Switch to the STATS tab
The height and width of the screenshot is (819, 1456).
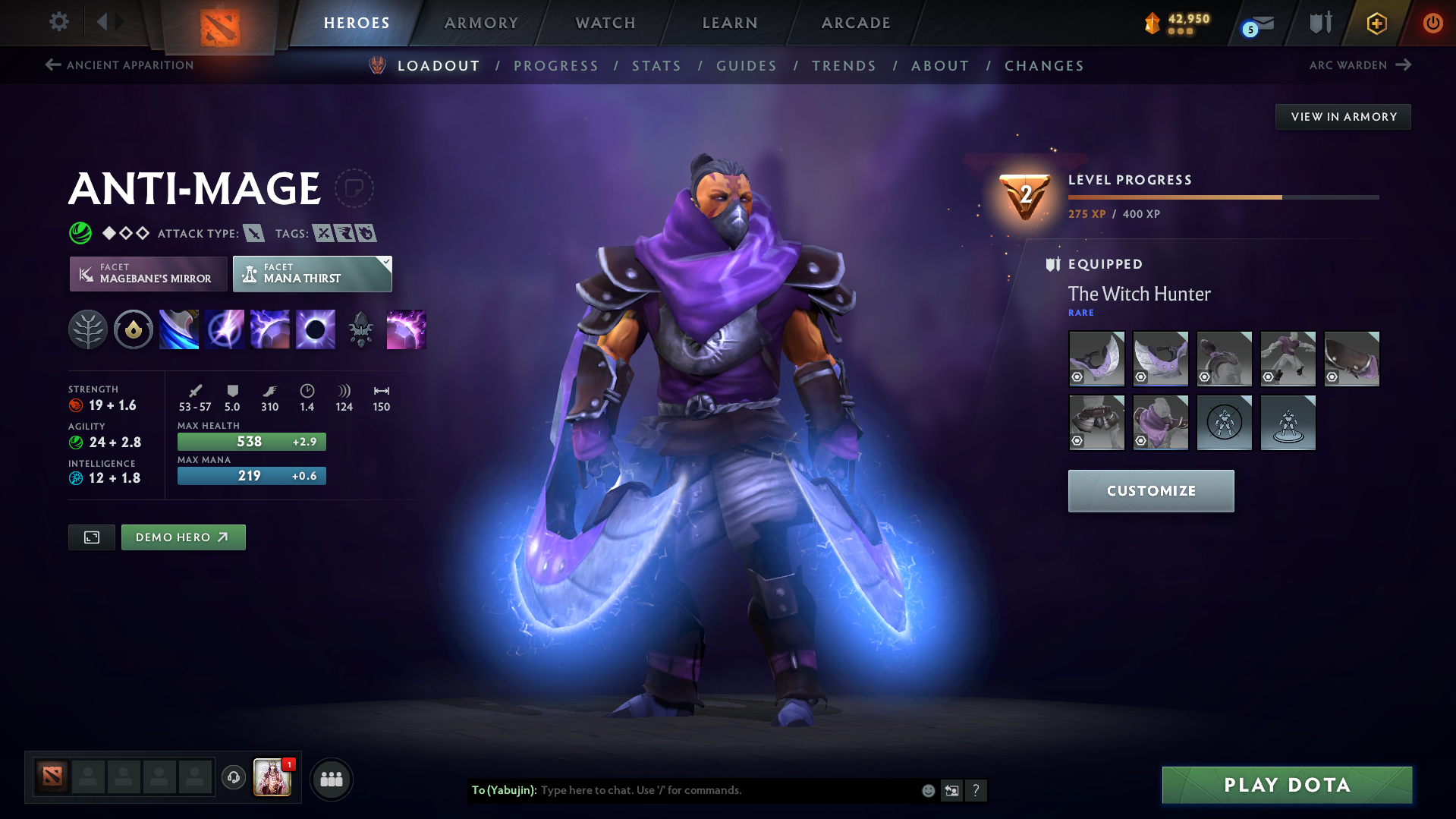point(656,66)
